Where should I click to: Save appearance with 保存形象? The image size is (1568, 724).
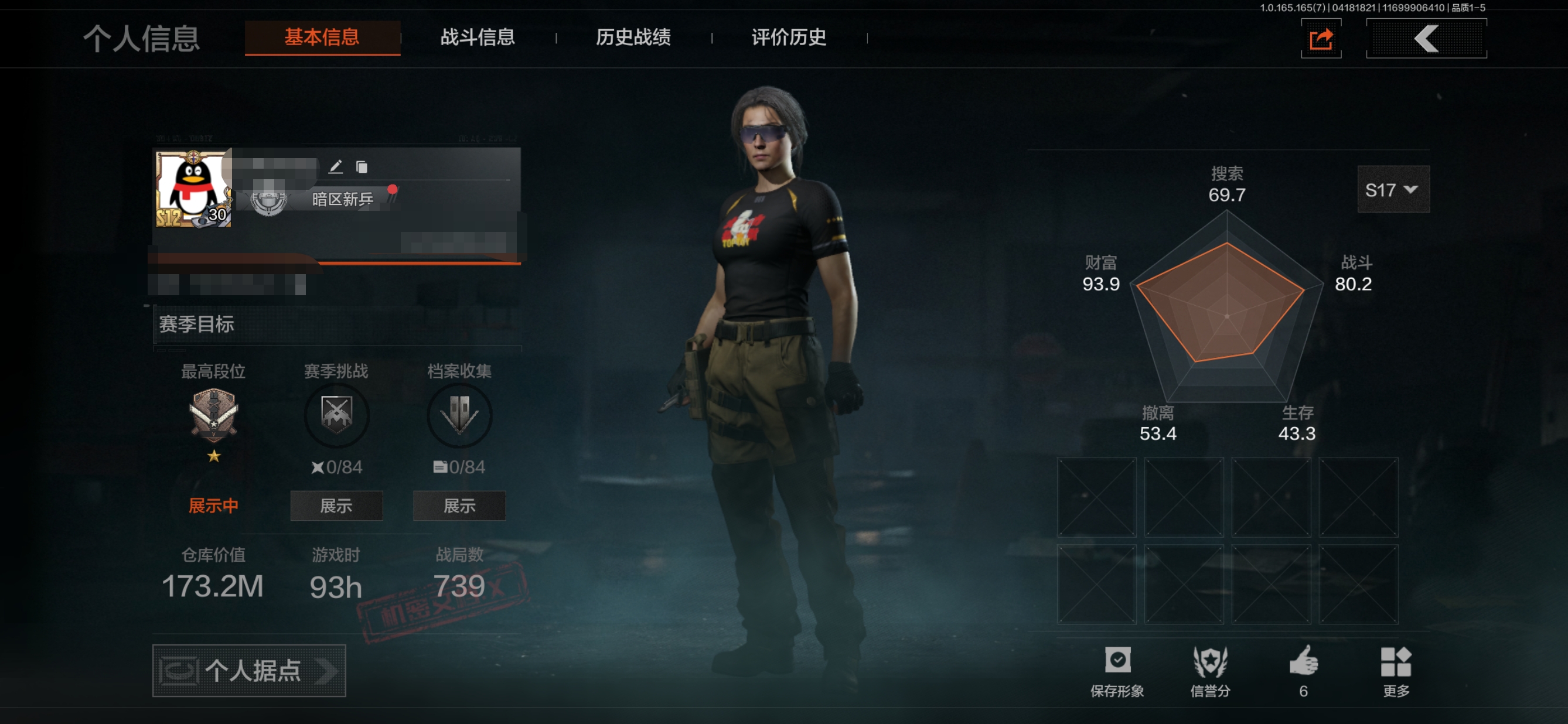click(x=1117, y=671)
